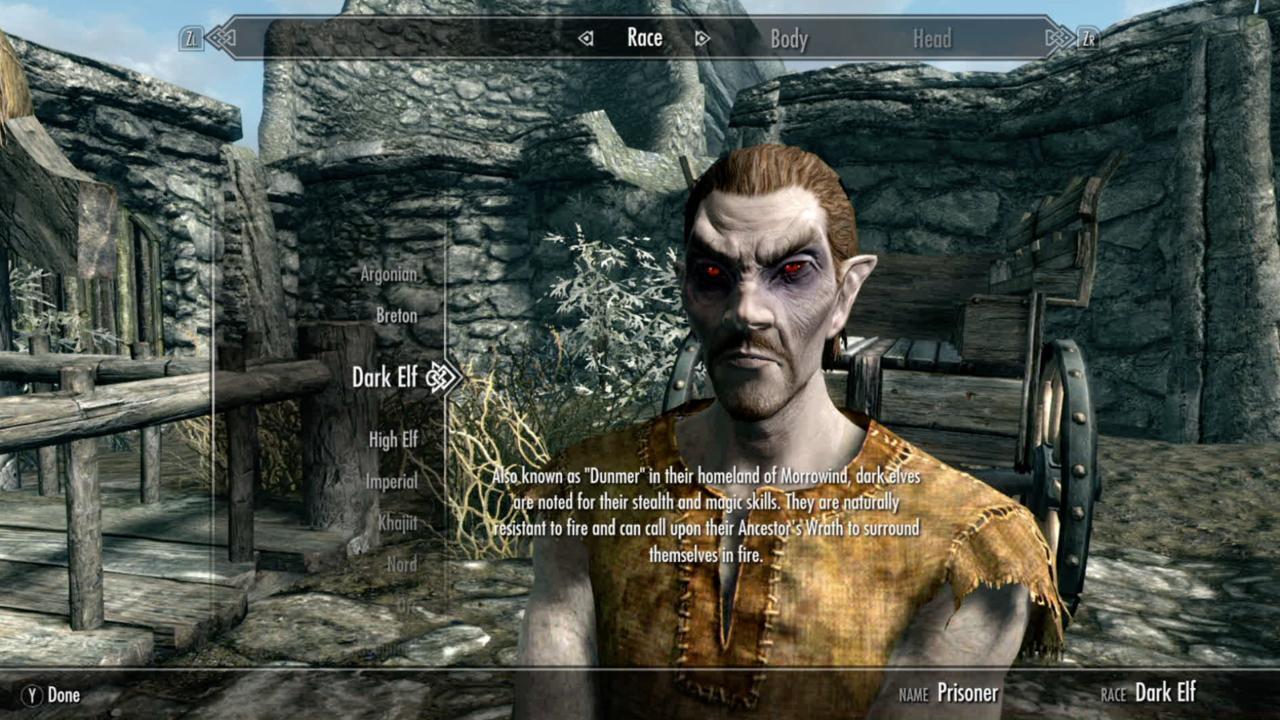Select the Imperial race
This screenshot has width=1280, height=720.
point(392,481)
